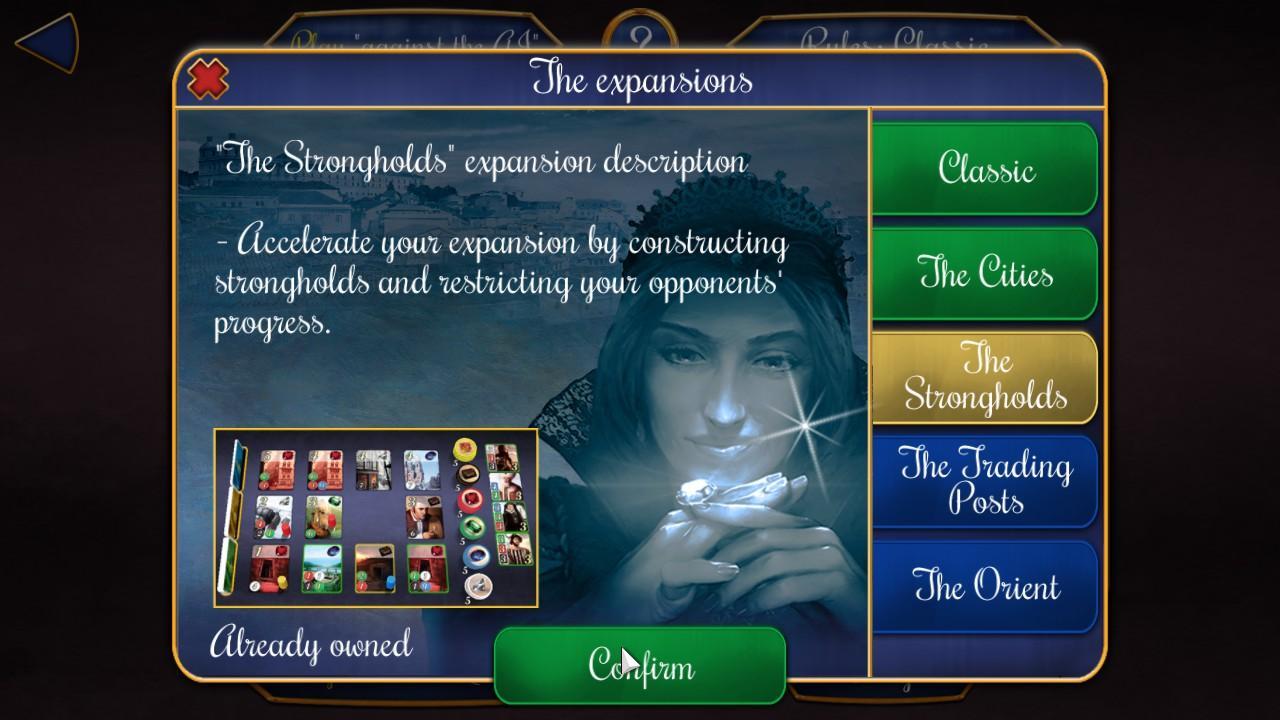This screenshot has height=720, width=1280.
Task: Click the Already owned label
Action: click(x=311, y=645)
